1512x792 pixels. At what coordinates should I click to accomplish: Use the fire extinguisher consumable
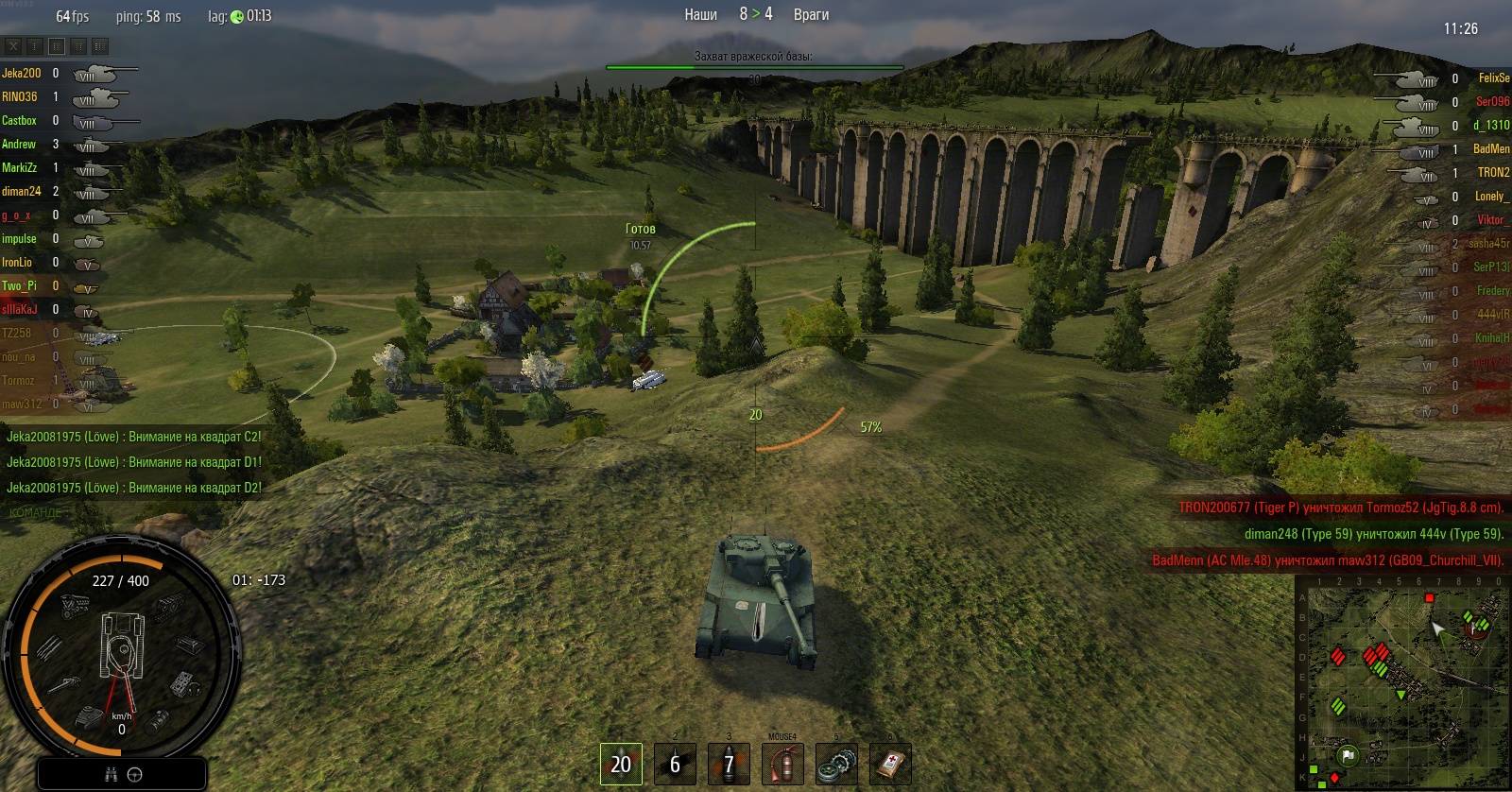[782, 764]
